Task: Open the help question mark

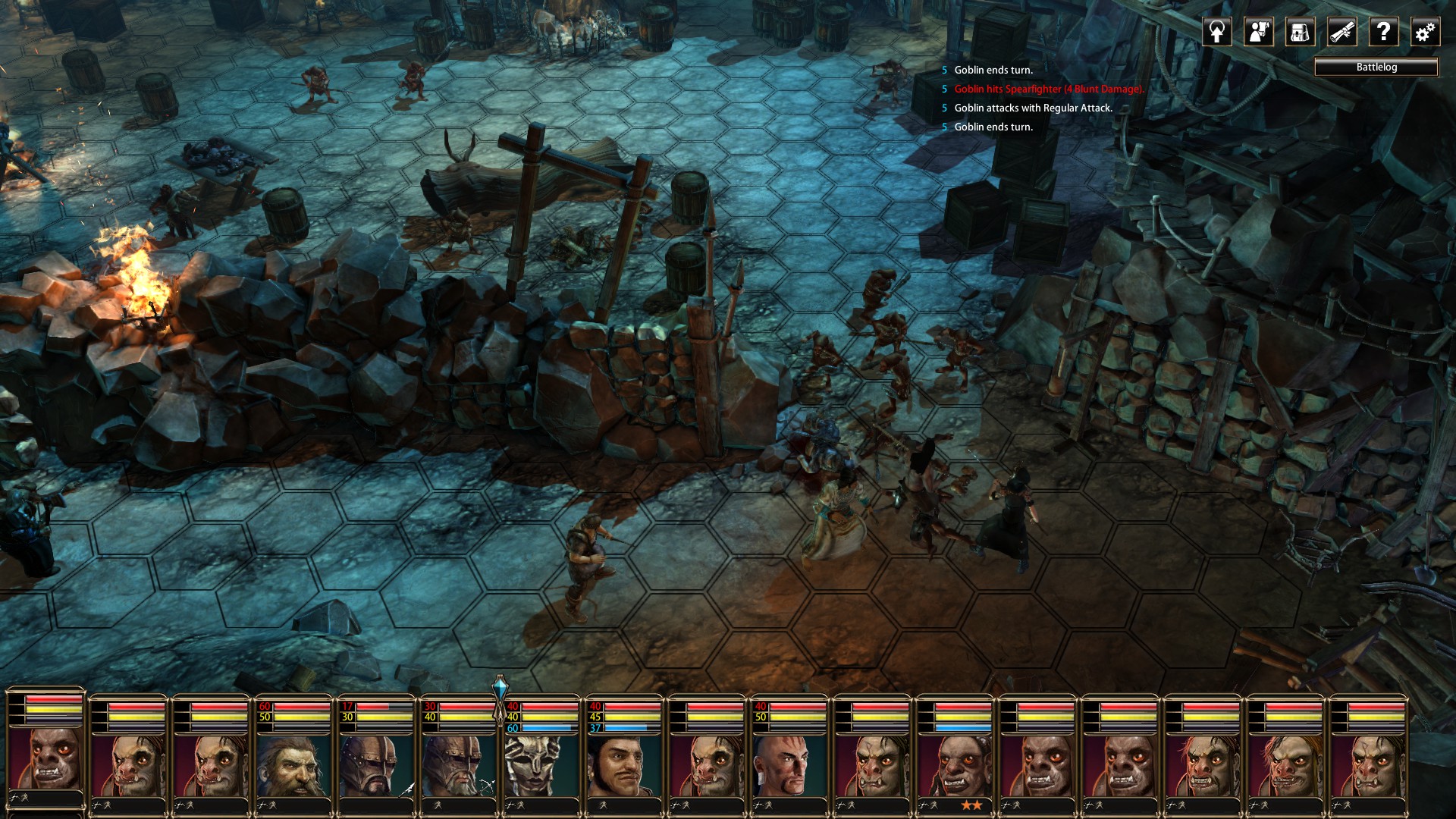Action: tap(1383, 32)
